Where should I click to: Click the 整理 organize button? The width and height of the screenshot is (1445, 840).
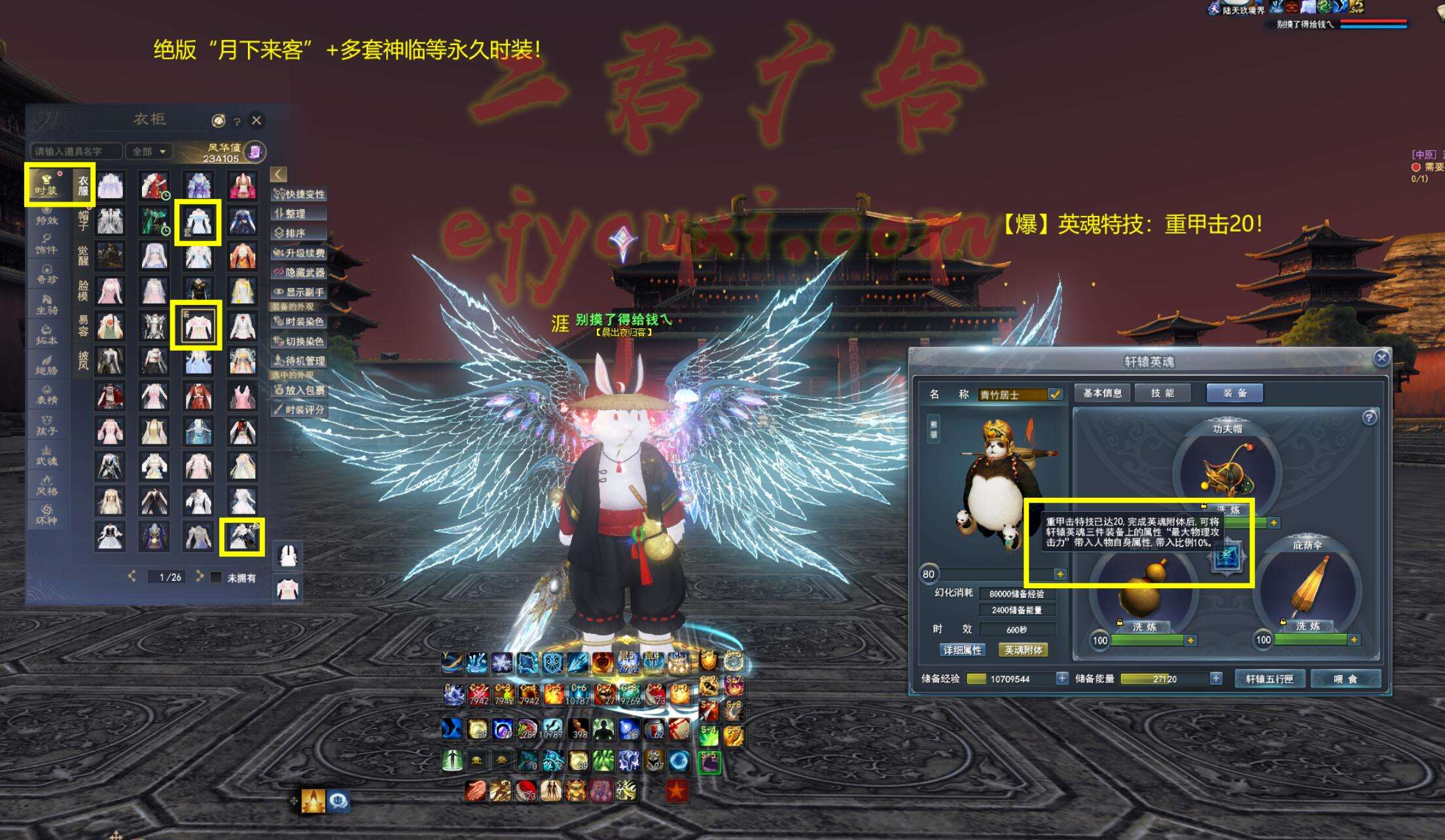coord(299,213)
